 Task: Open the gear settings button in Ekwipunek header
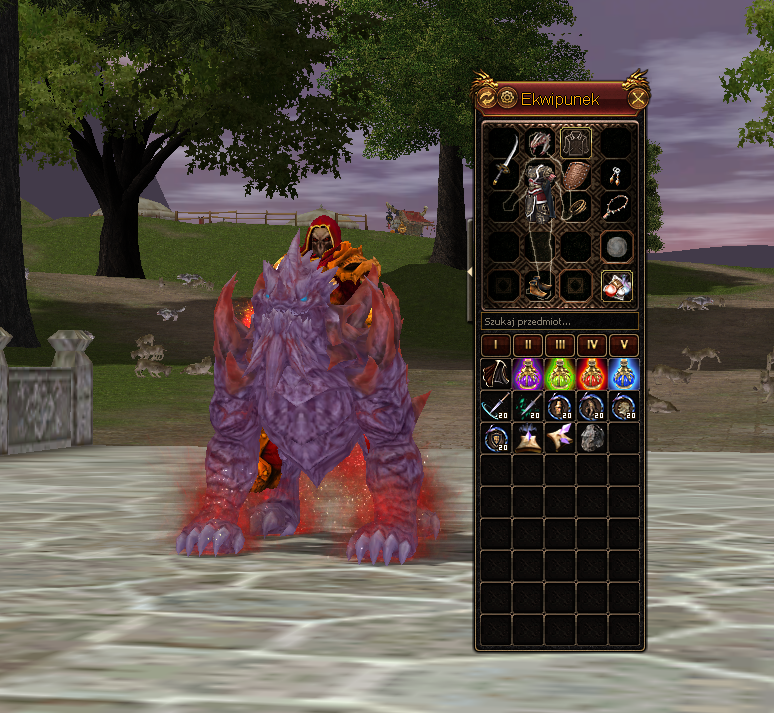click(507, 98)
